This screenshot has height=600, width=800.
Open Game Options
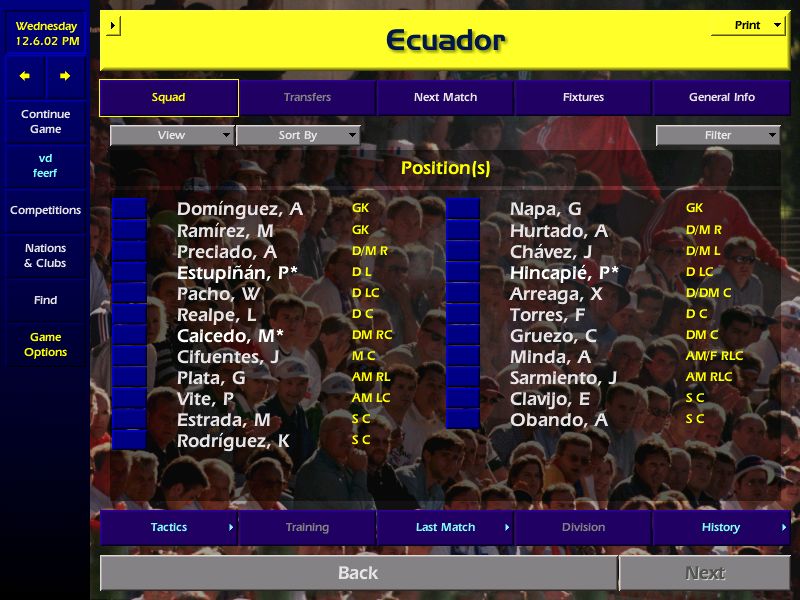point(45,344)
